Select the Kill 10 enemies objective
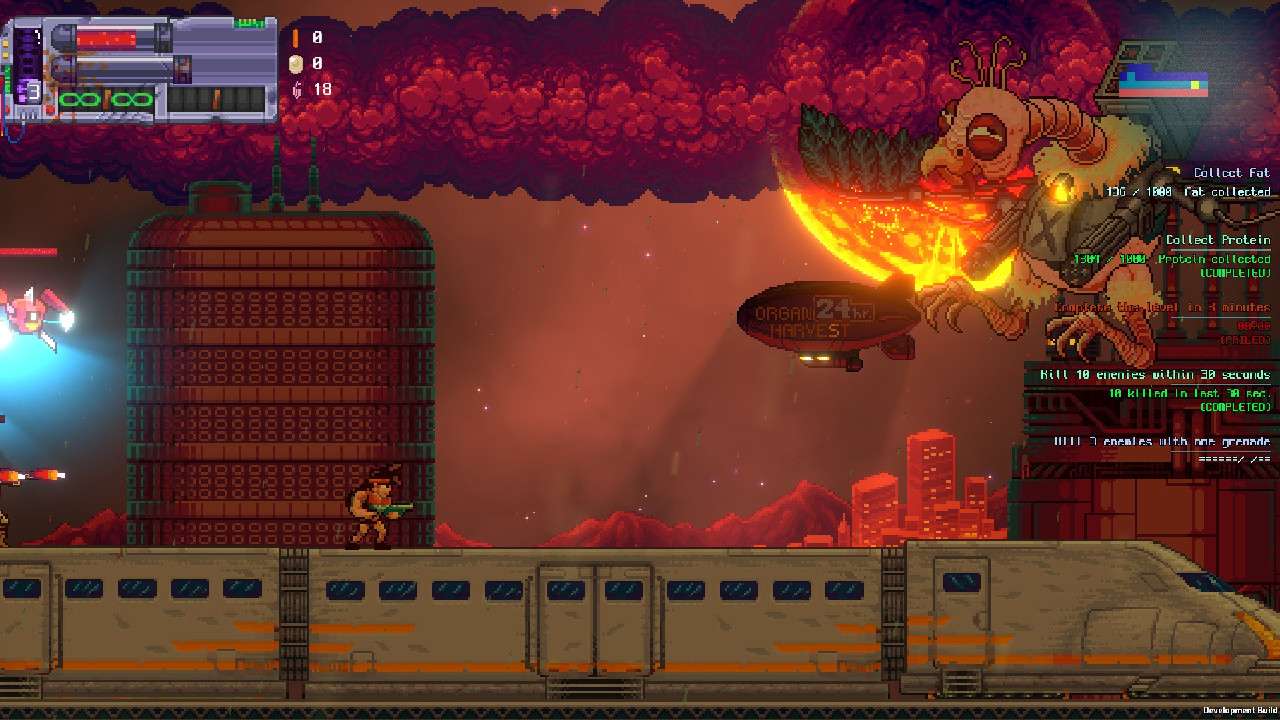The image size is (1280, 720). pos(1155,375)
